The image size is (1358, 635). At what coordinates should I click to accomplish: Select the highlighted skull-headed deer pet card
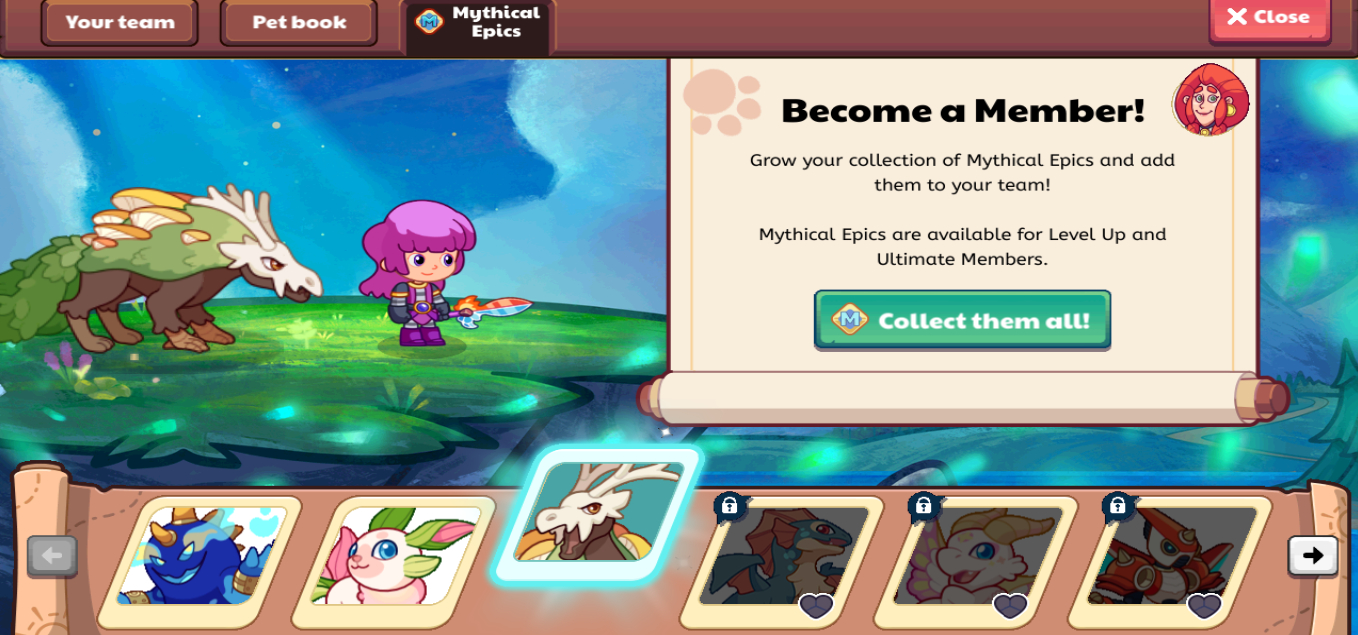tap(598, 513)
